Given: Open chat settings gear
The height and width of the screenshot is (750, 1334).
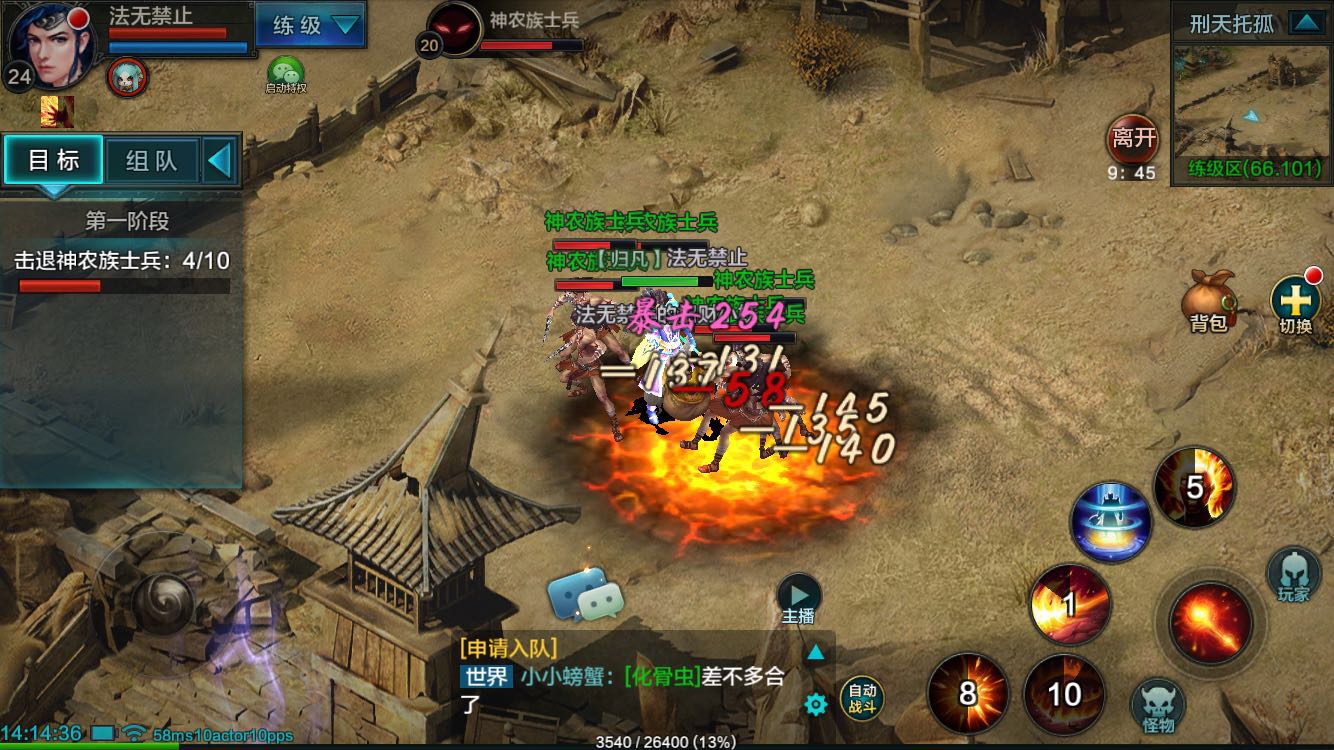Looking at the screenshot, I should pos(816,705).
